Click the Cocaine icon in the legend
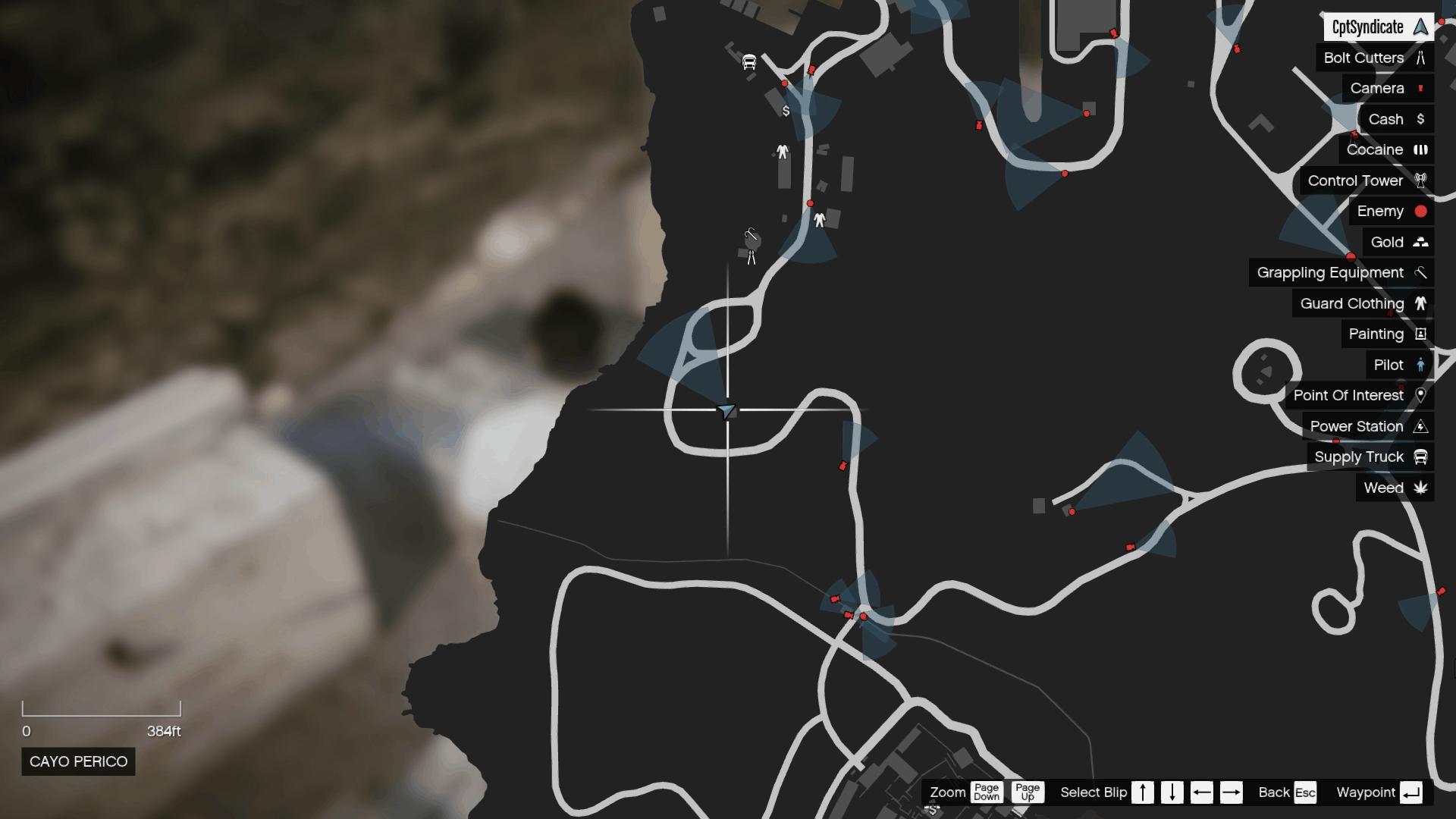 (x=1422, y=149)
